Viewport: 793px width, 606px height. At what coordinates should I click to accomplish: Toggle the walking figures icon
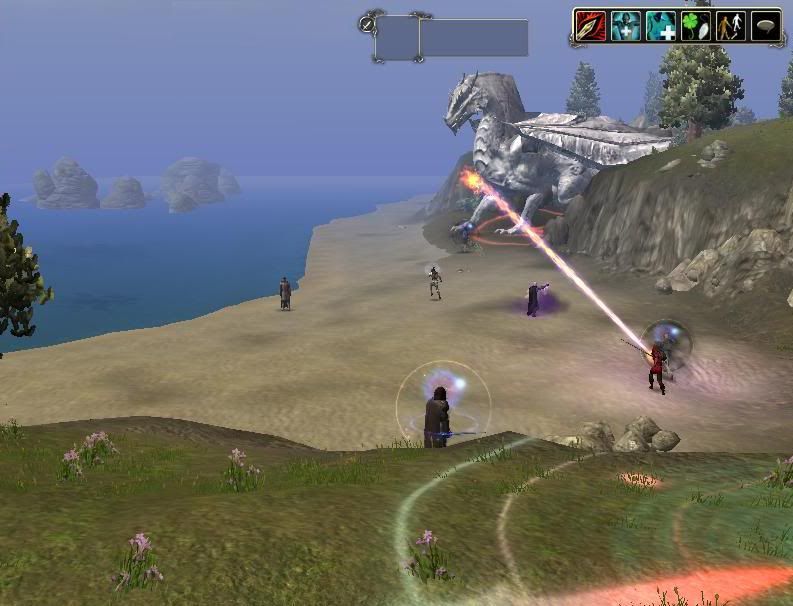[x=729, y=26]
